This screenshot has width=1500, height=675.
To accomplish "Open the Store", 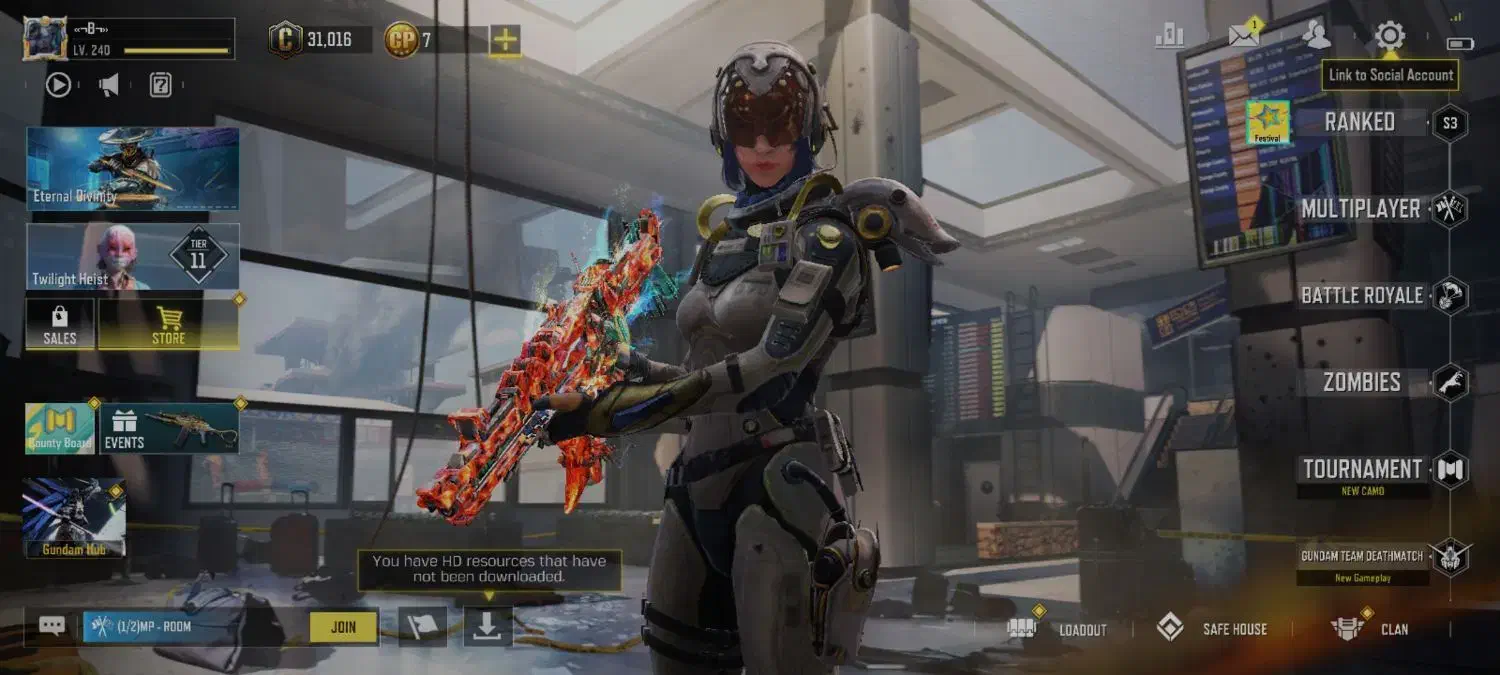I will [168, 324].
